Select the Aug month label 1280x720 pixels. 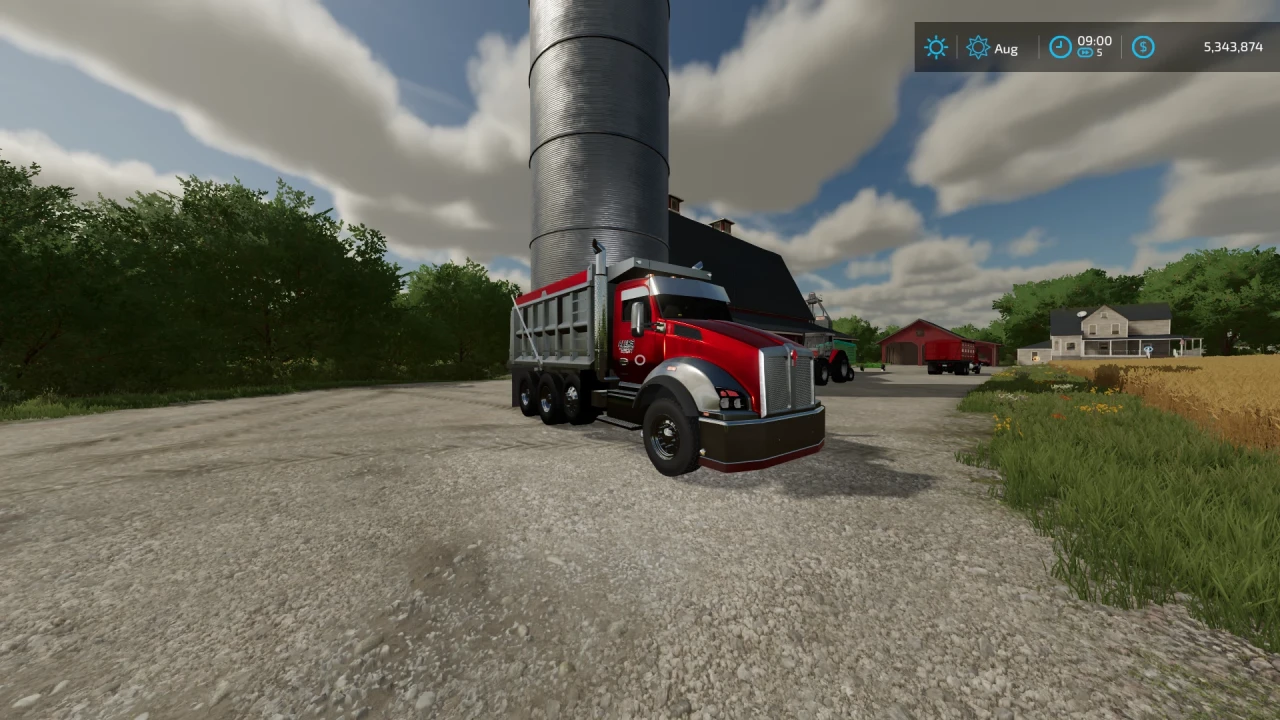point(1007,48)
